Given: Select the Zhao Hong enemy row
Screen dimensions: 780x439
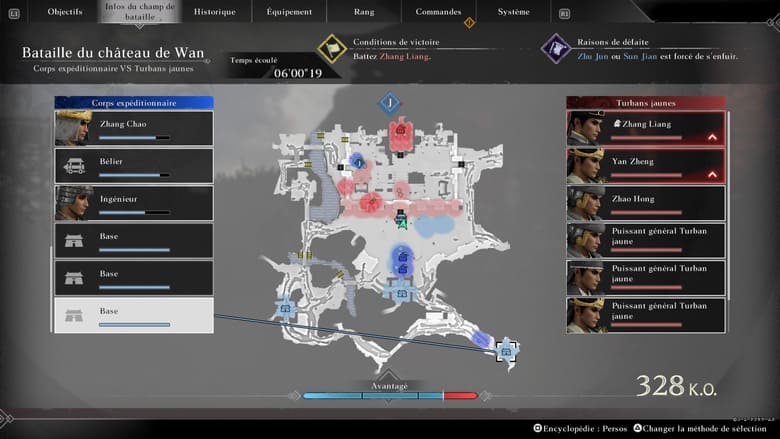Looking at the screenshot, I should [646, 203].
